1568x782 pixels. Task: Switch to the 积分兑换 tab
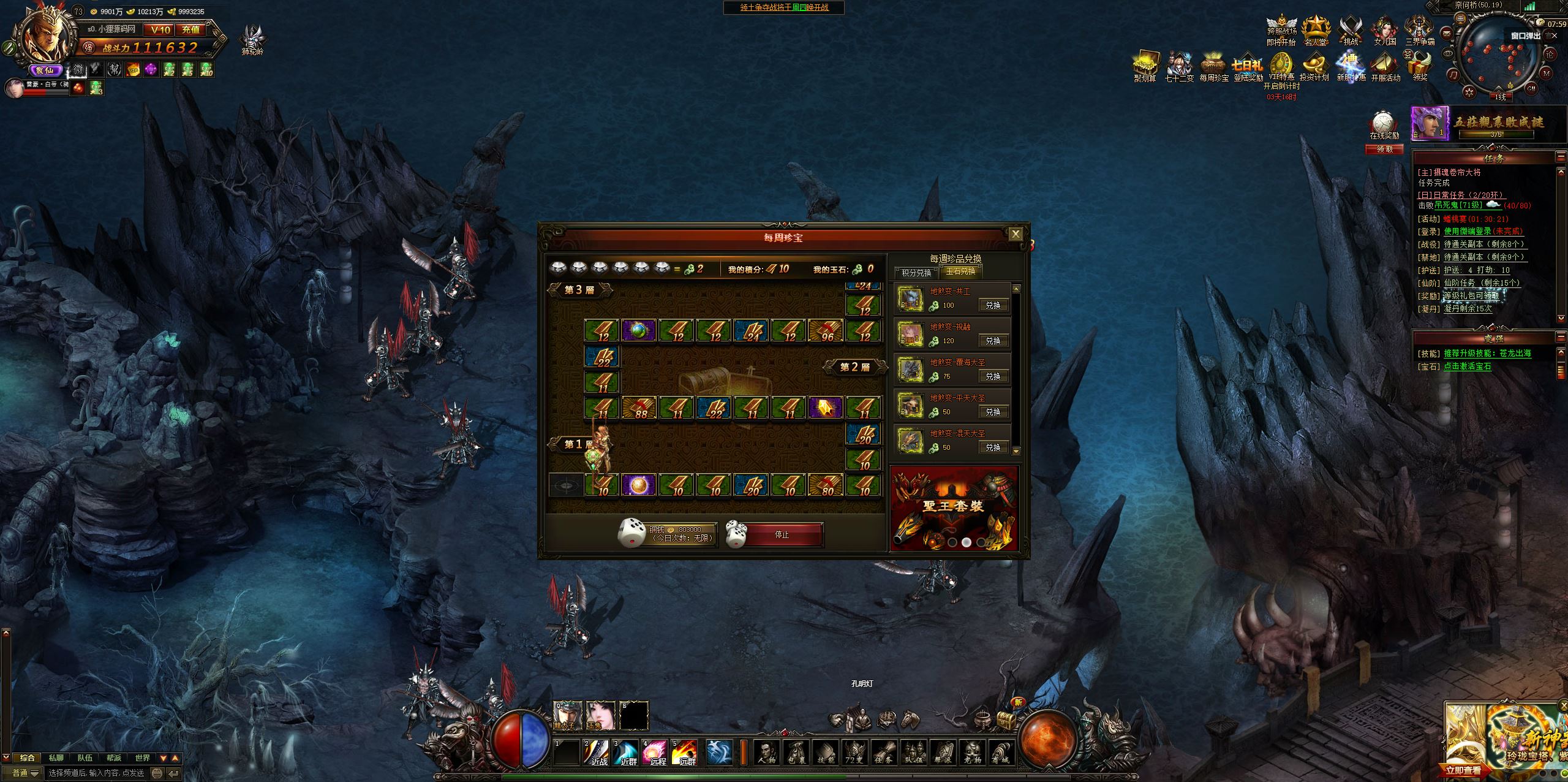pos(916,273)
